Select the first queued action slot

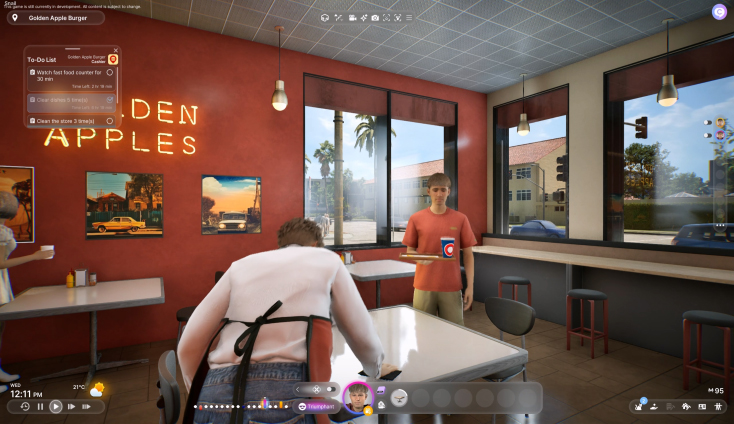pyautogui.click(x=399, y=398)
